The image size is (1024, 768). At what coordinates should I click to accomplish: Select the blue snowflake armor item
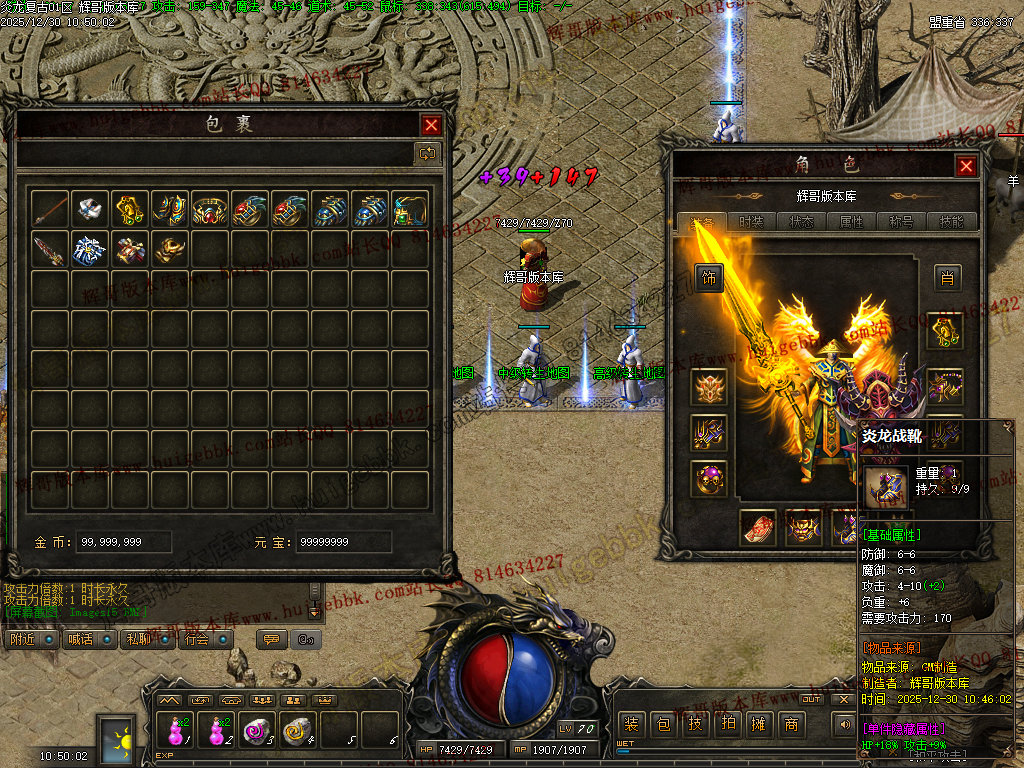(90, 249)
